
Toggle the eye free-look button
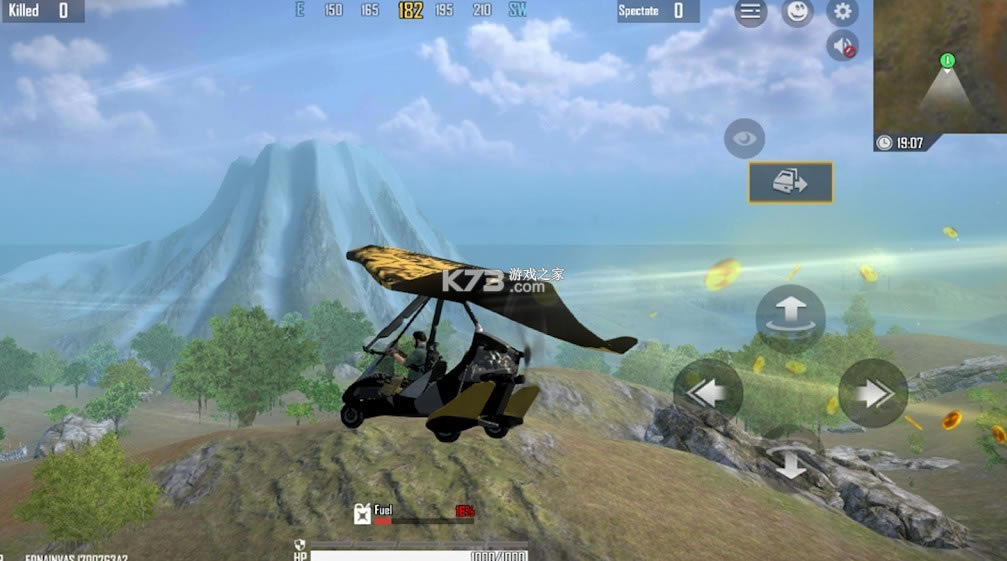point(744,139)
